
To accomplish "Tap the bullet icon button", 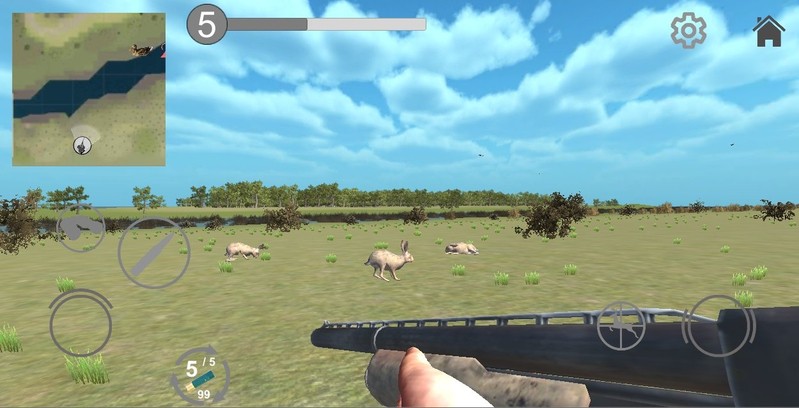I will 154,254.
